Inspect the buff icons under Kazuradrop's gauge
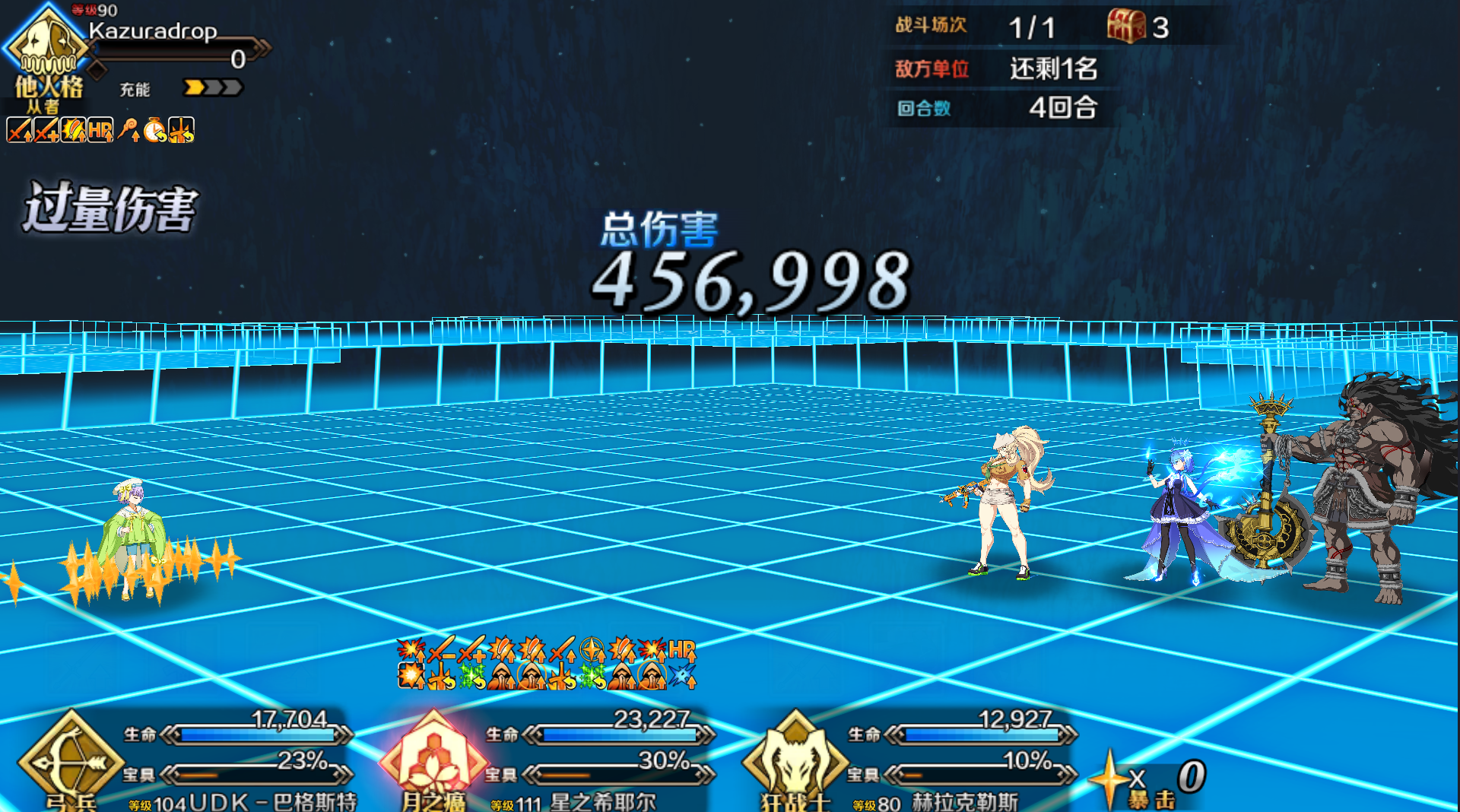This screenshot has width=1460, height=812. point(100,130)
